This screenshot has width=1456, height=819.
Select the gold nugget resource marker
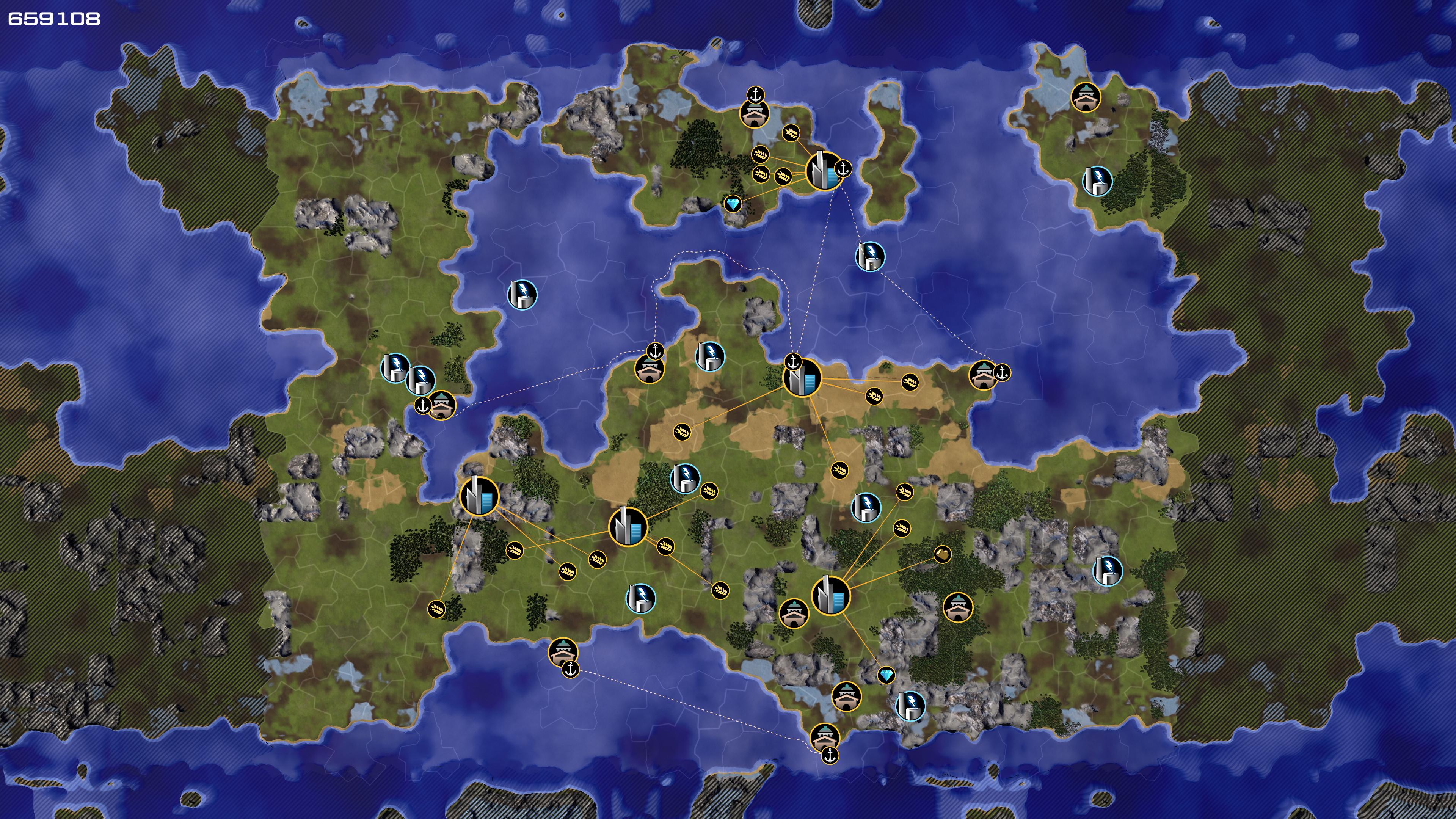(x=942, y=554)
